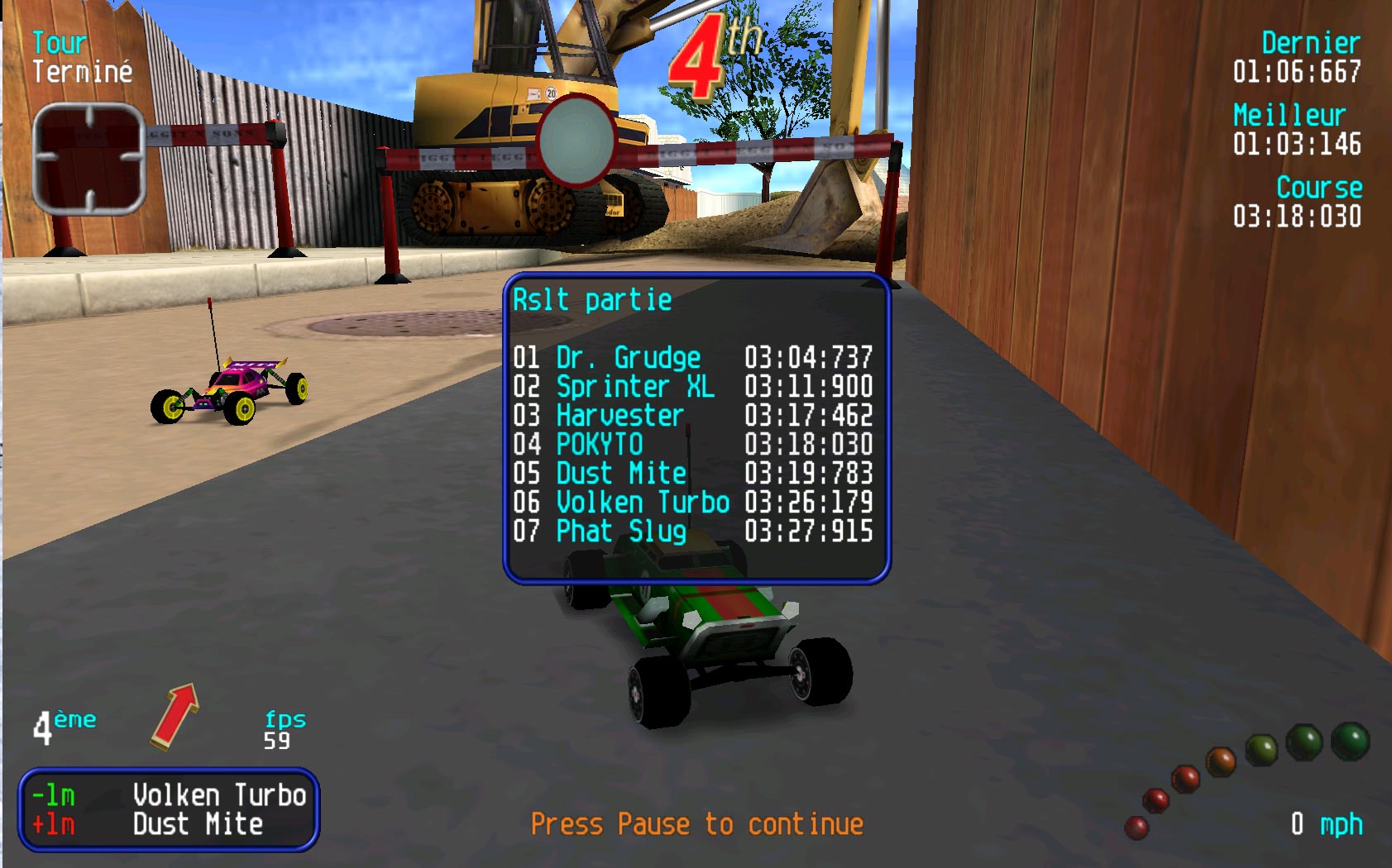
Task: Select Dr. Grudge's first-place result row
Action: [x=693, y=358]
